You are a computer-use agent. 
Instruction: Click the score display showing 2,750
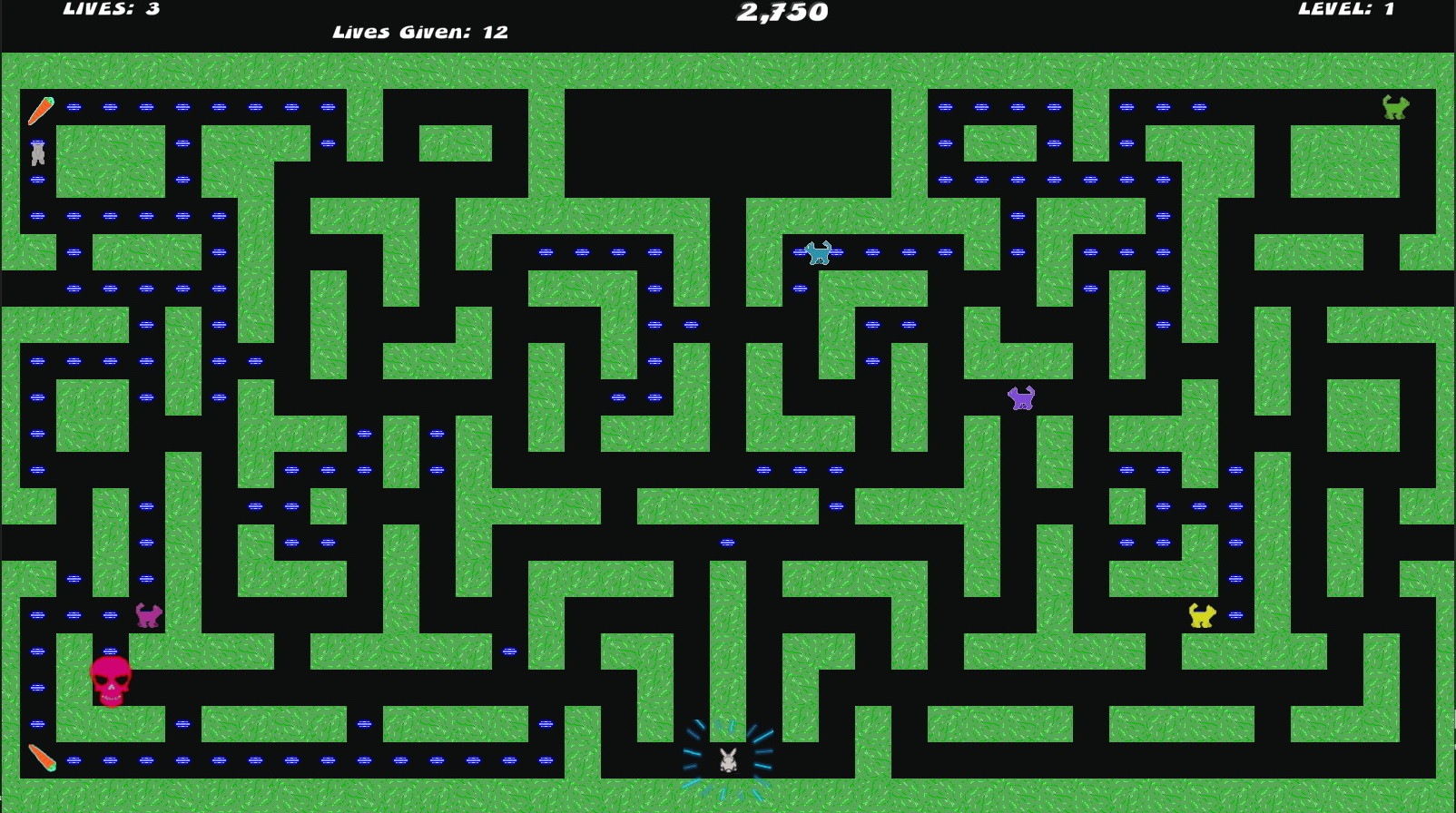[x=782, y=14]
